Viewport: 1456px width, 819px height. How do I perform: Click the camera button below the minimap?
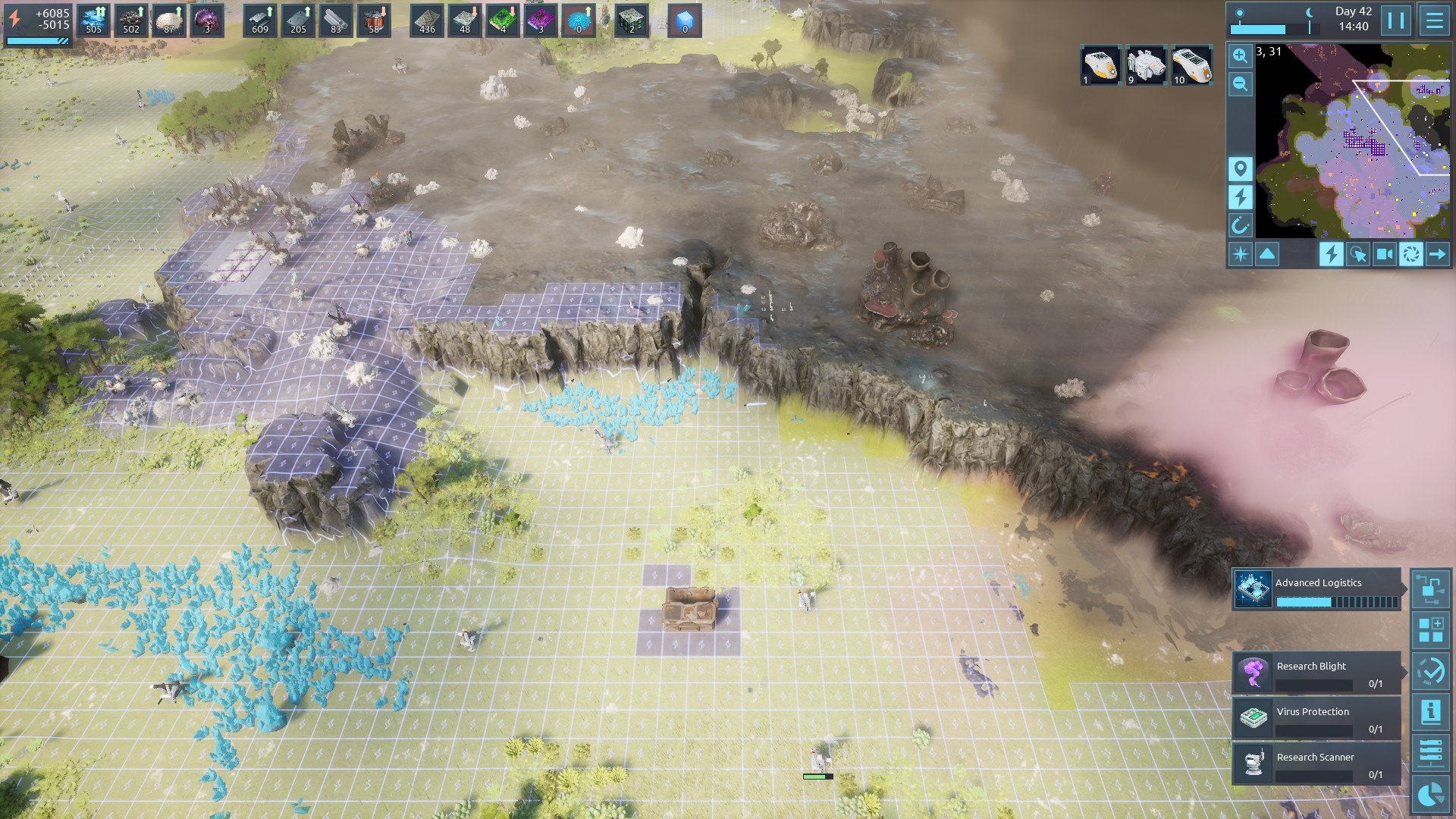[x=1384, y=255]
